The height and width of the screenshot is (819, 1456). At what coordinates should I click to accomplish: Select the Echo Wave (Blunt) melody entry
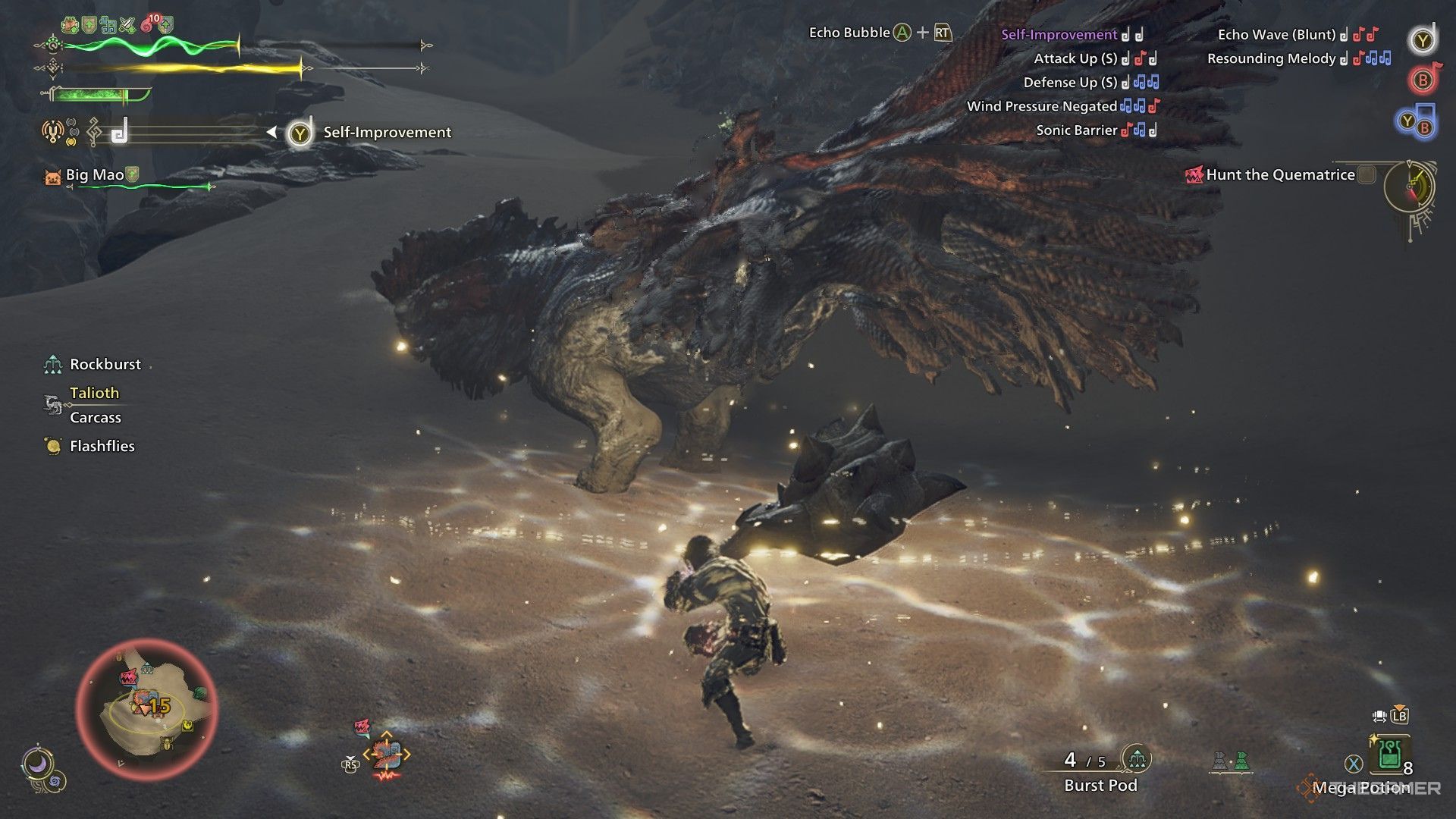point(1276,33)
